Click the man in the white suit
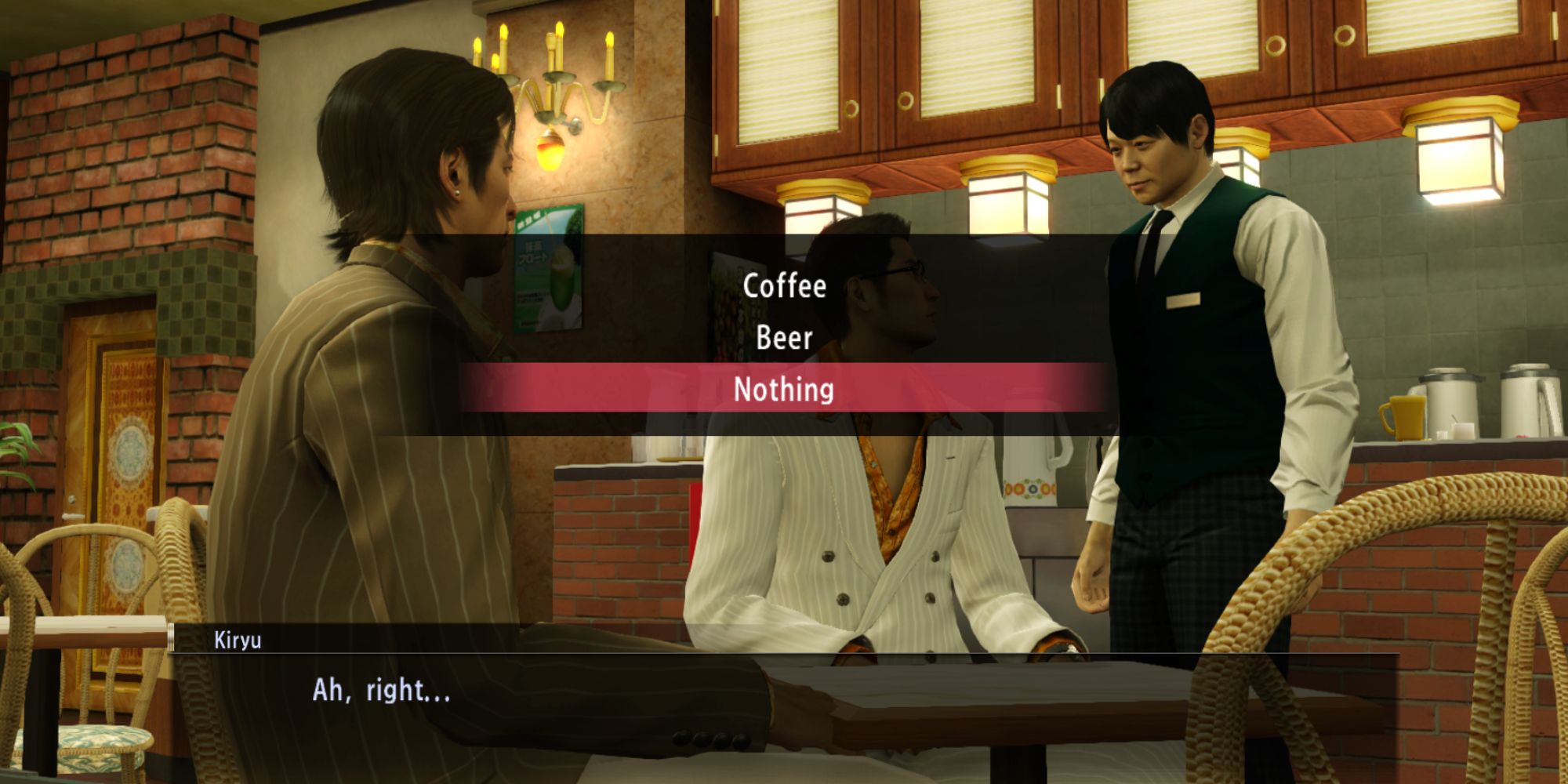The width and height of the screenshot is (1568, 784). click(862, 549)
